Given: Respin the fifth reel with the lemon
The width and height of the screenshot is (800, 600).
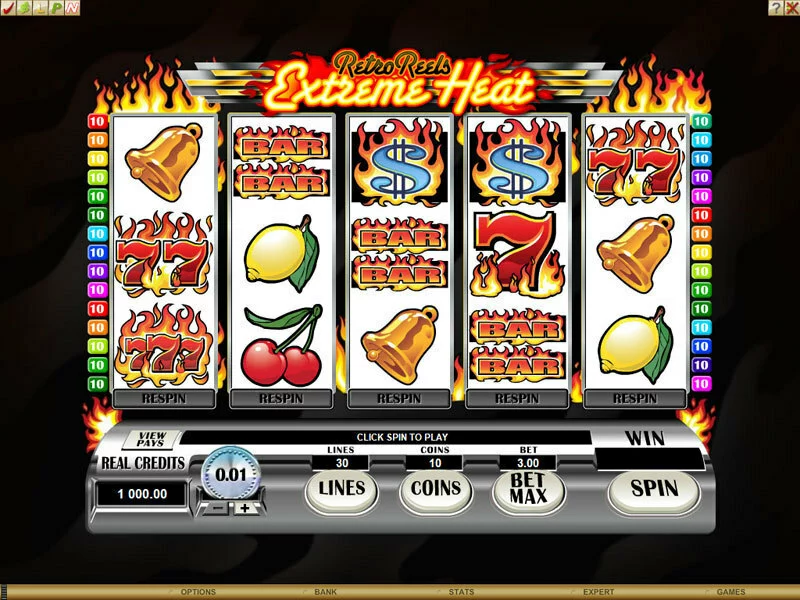Looking at the screenshot, I should pos(635,398).
